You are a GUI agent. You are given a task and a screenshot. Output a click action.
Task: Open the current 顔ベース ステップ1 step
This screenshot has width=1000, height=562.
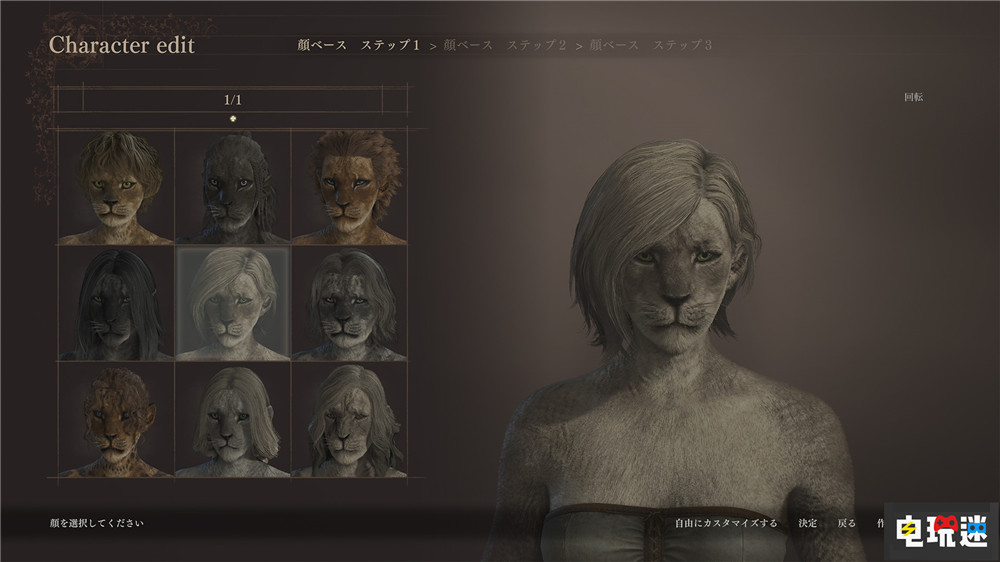pos(359,45)
